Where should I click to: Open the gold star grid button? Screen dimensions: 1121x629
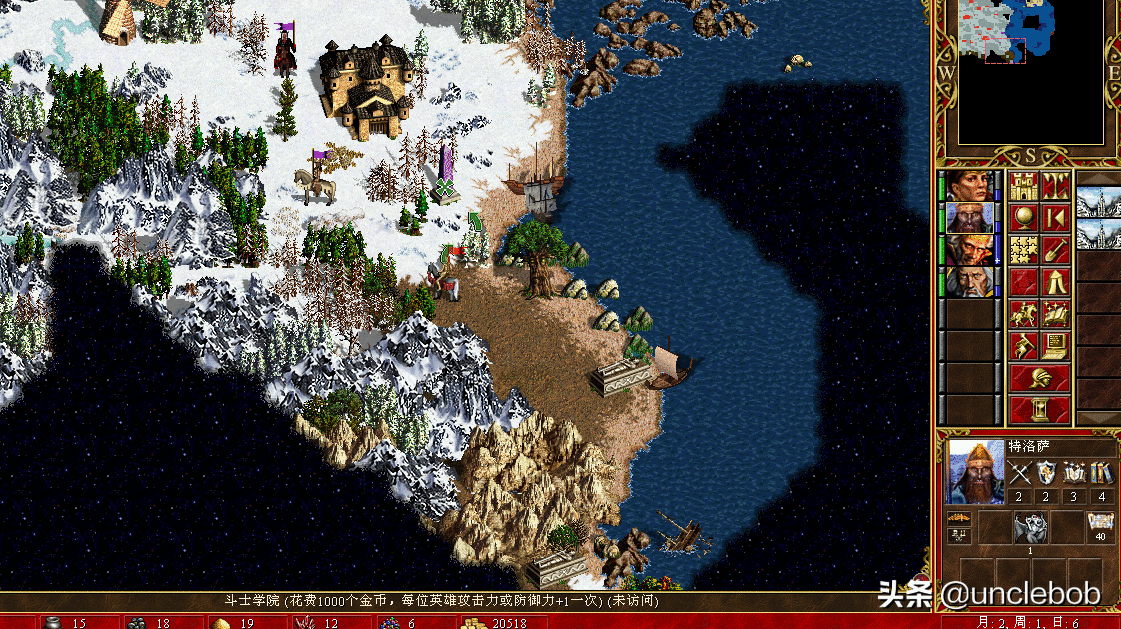[x=1023, y=250]
